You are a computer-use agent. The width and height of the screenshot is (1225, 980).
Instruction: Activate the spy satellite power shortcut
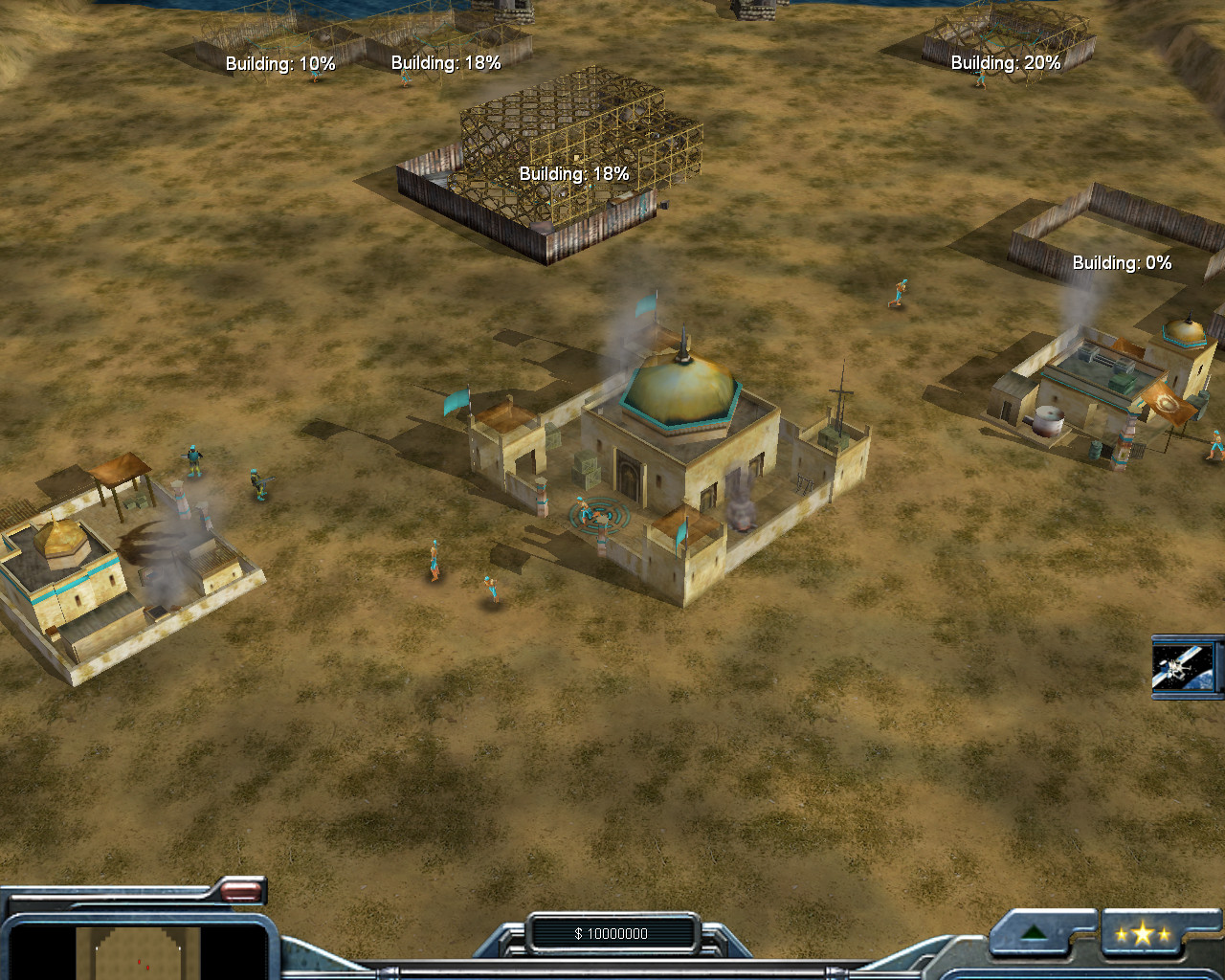click(1184, 666)
